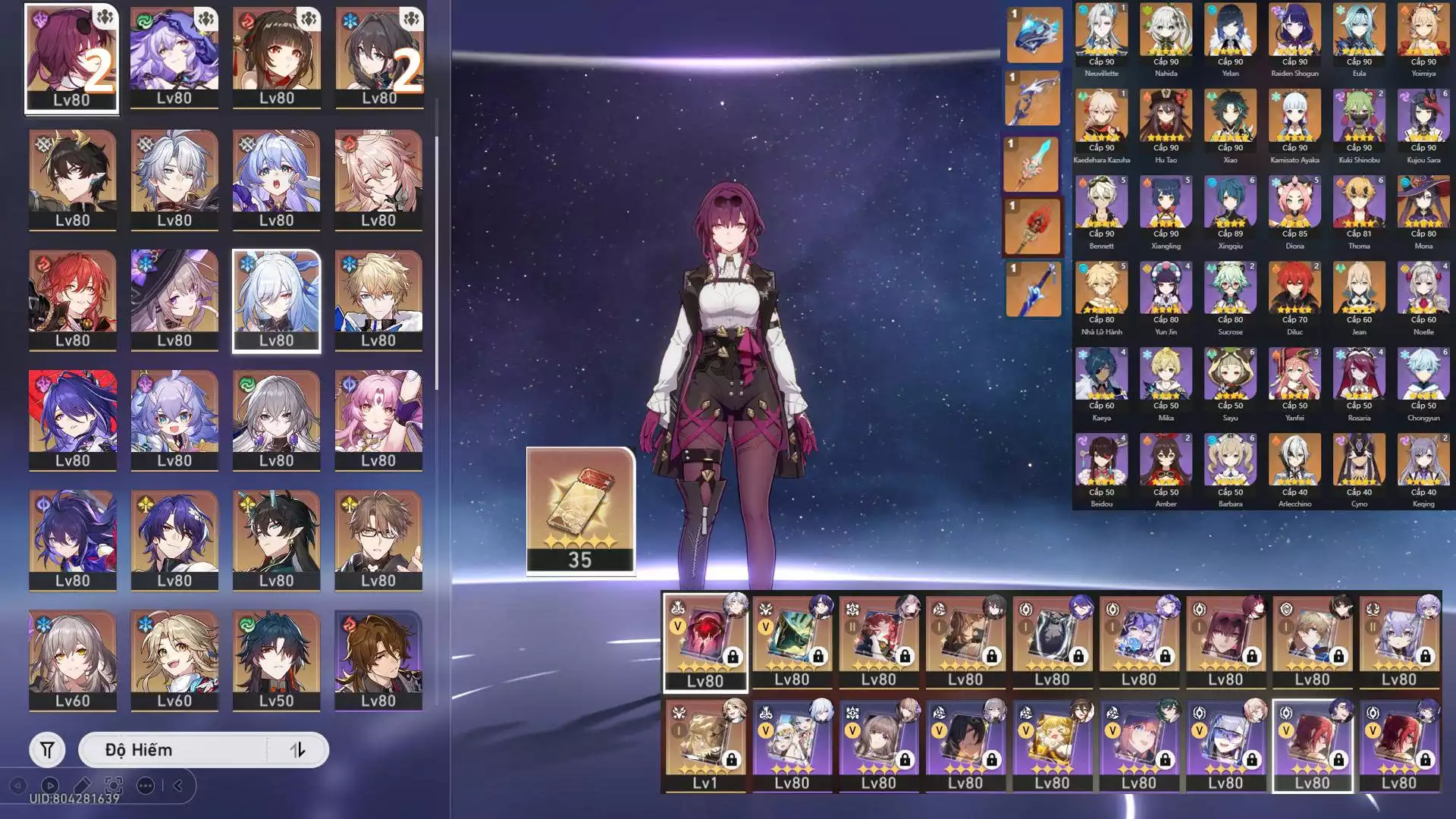Image resolution: width=1456 pixels, height=819 pixels.
Task: Pick Hu Tao's character card
Action: click(x=1166, y=122)
